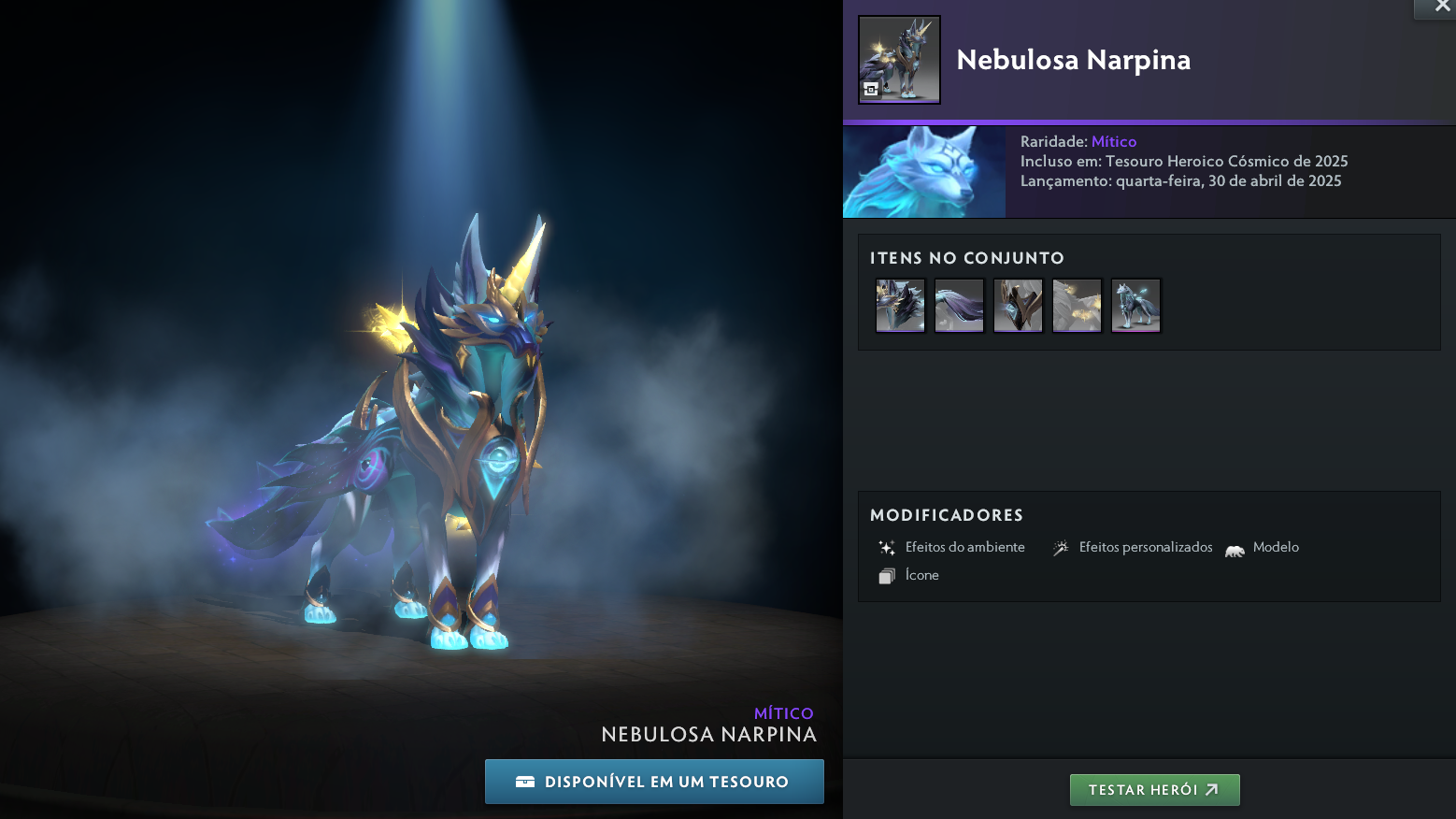
Task: Click the 'Efeitos do ambiente' modifier
Action: [x=952, y=548]
